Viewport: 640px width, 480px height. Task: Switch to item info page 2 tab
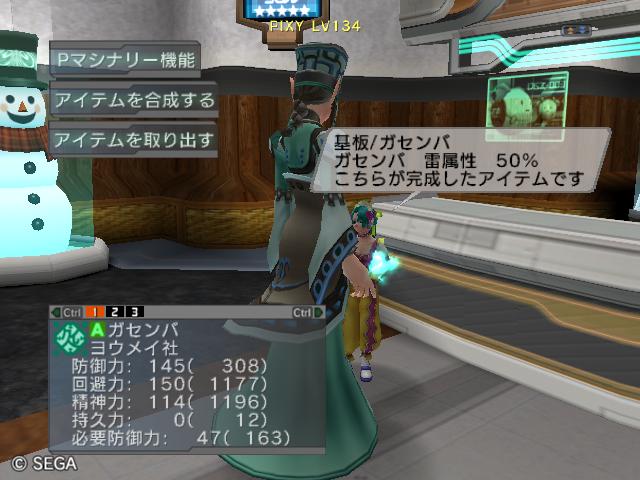pyautogui.click(x=116, y=312)
